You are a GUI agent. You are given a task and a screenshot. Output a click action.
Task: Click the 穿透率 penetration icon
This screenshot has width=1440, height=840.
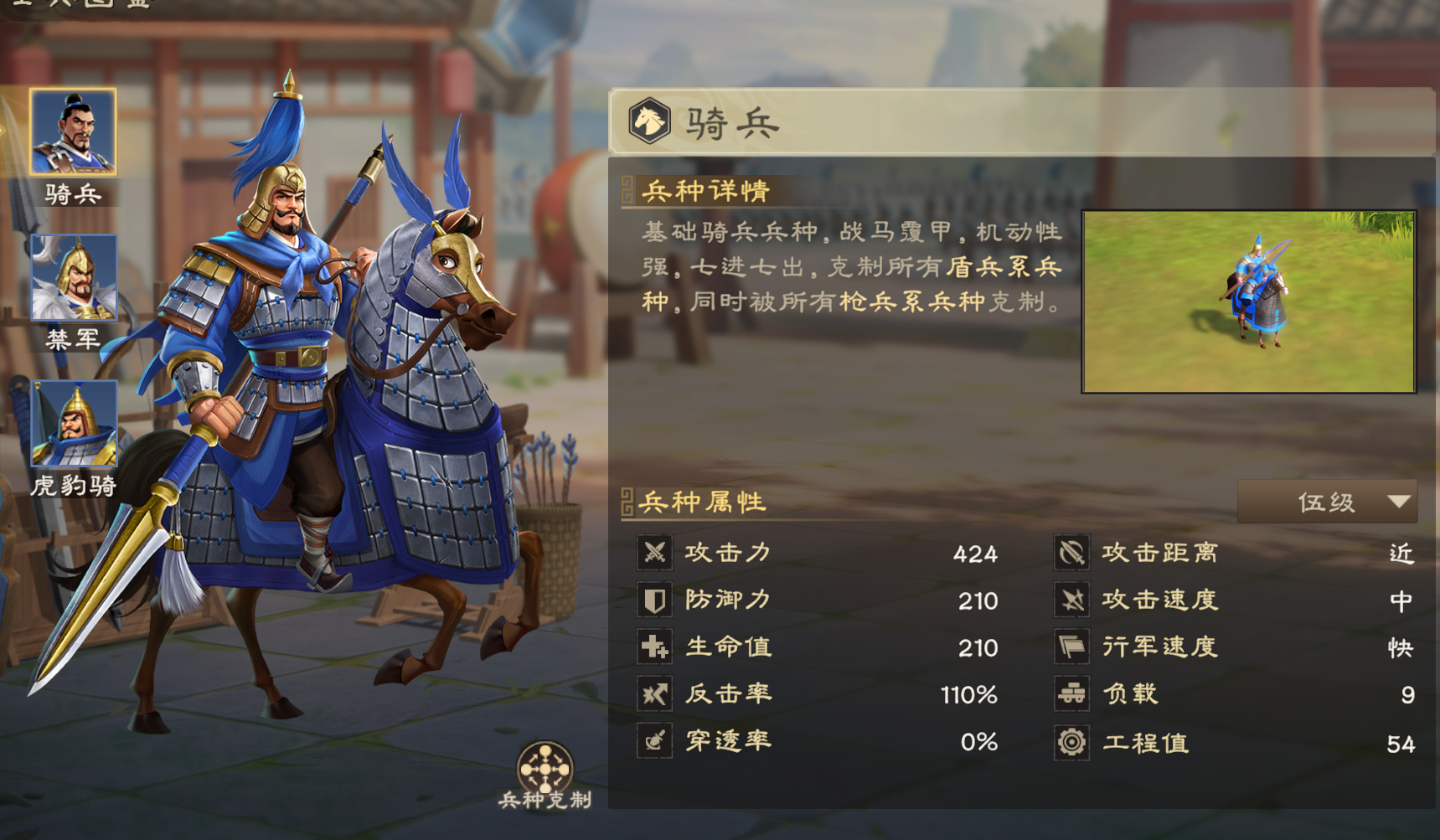coord(656,741)
